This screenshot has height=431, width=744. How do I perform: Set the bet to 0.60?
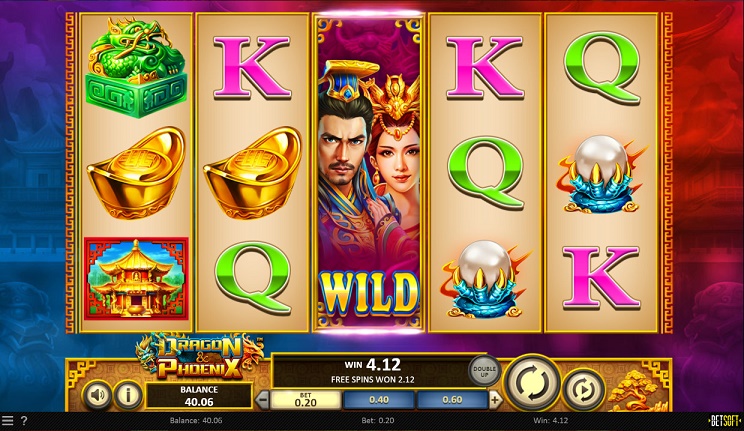[x=453, y=400]
